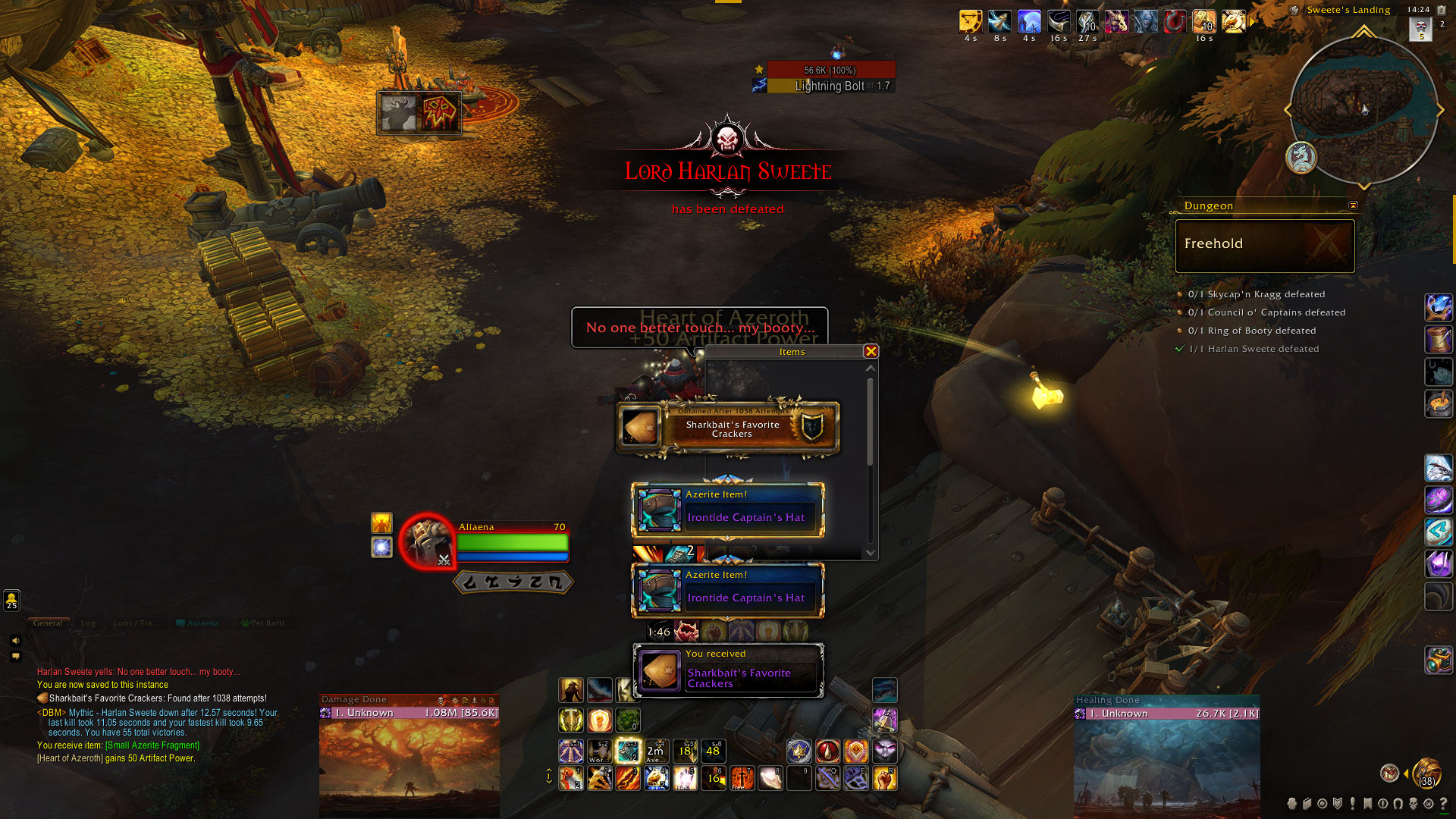1456x819 pixels.
Task: Toggle the chat voice speaker button
Action: [15, 641]
